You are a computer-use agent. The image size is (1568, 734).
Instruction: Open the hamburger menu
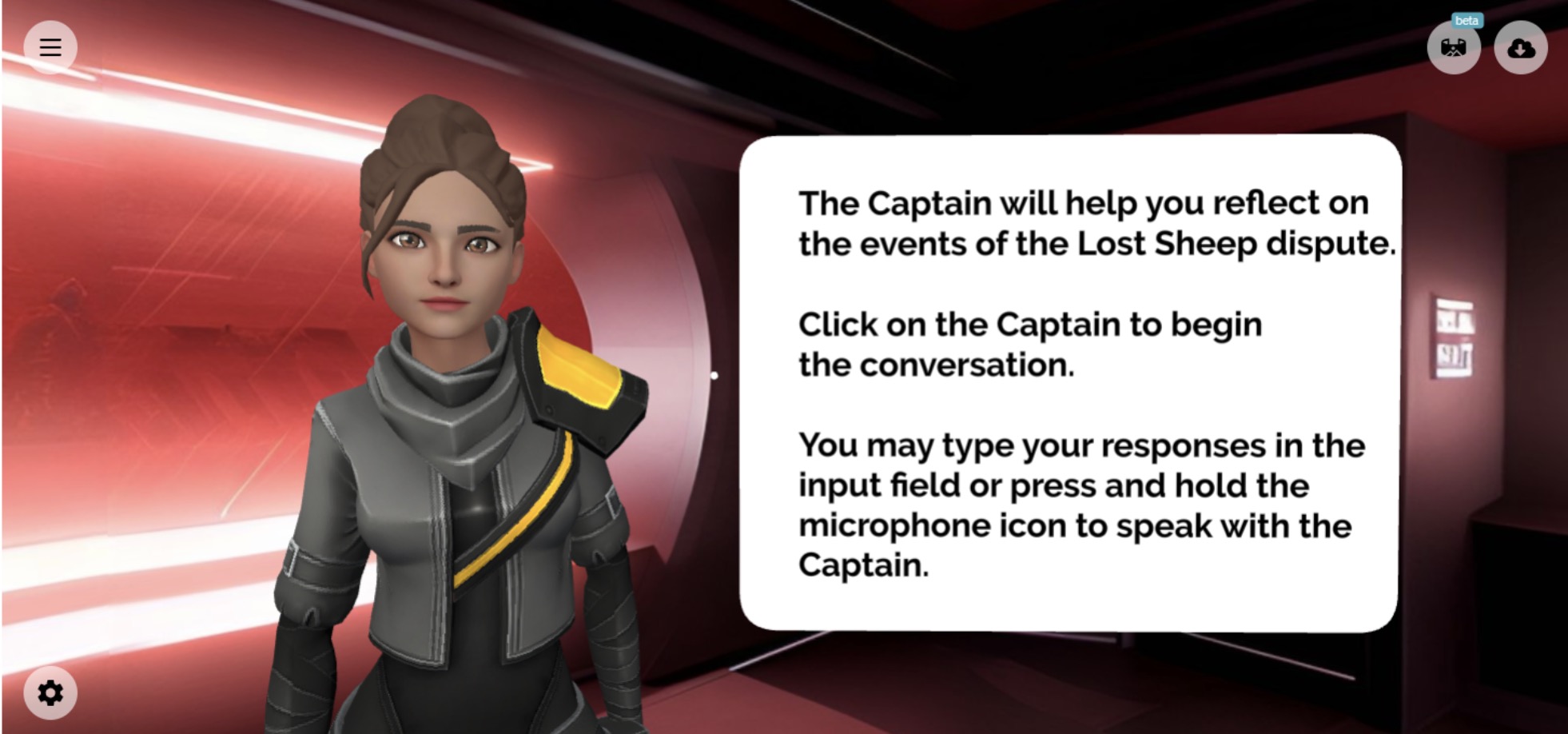point(50,47)
